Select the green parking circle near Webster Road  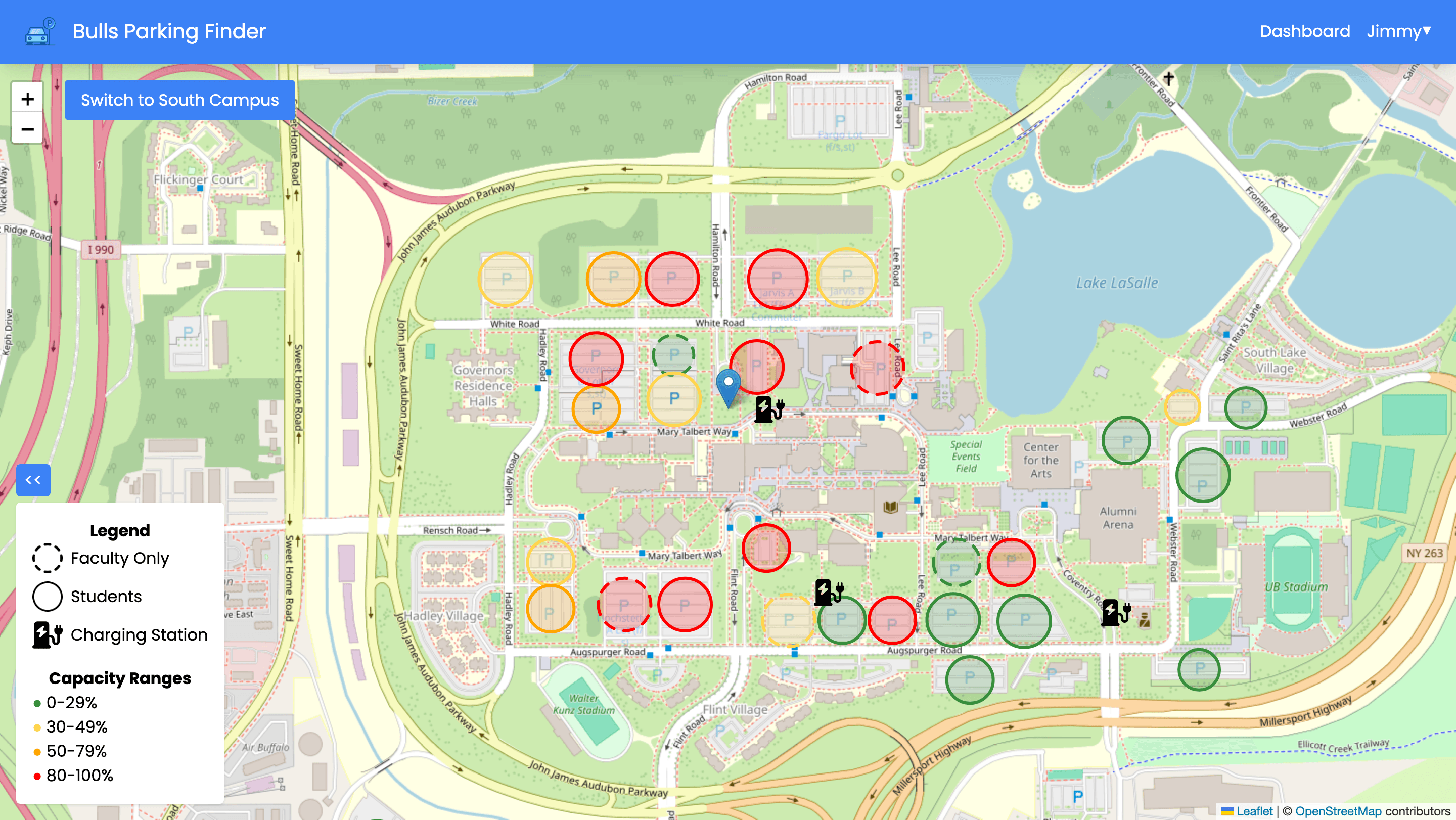(x=1246, y=406)
